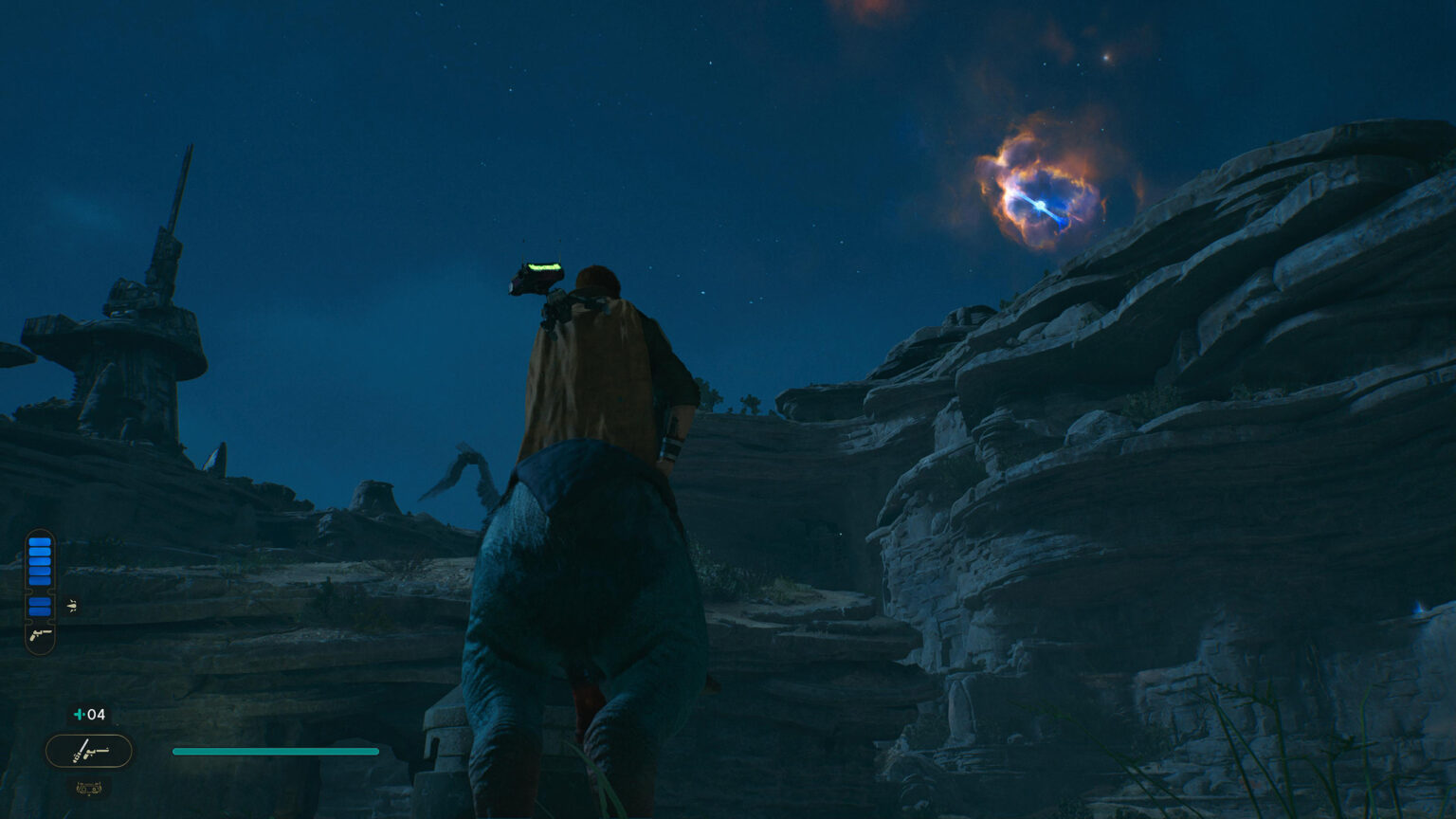Select the glowing nebula in the night sky
The width and height of the screenshot is (1456, 819).
coord(1041,204)
